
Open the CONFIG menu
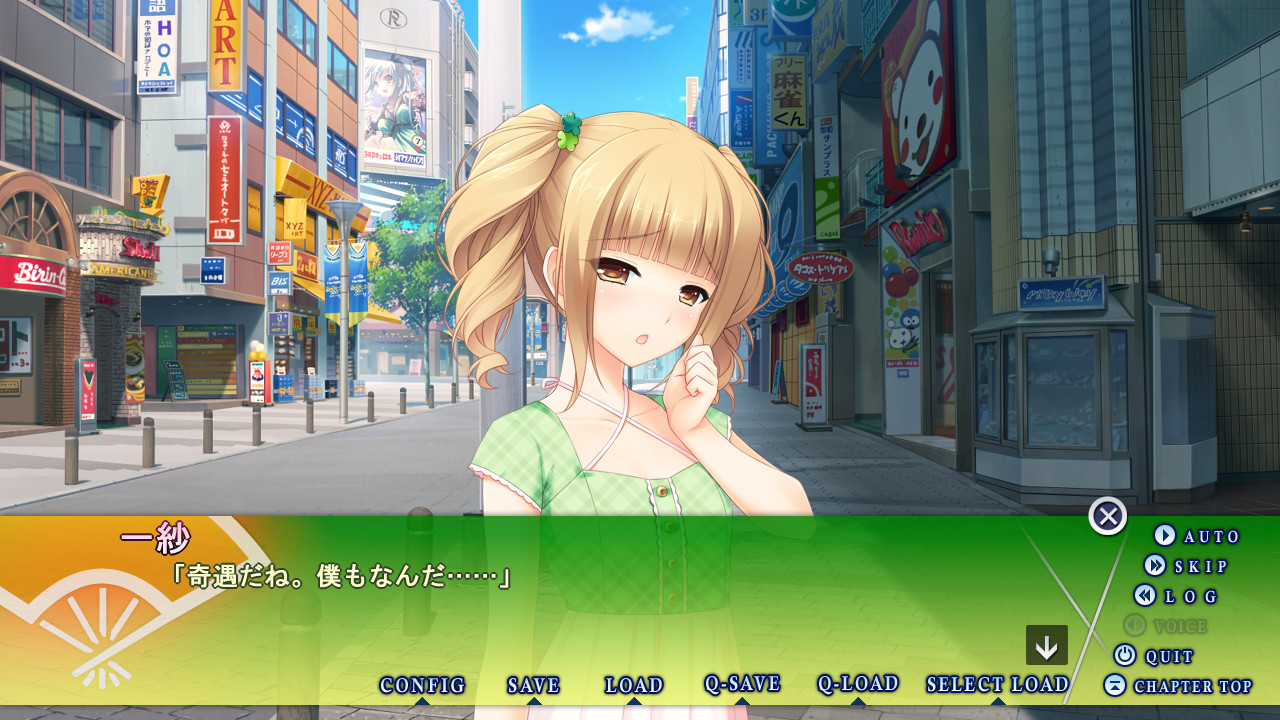click(x=422, y=686)
